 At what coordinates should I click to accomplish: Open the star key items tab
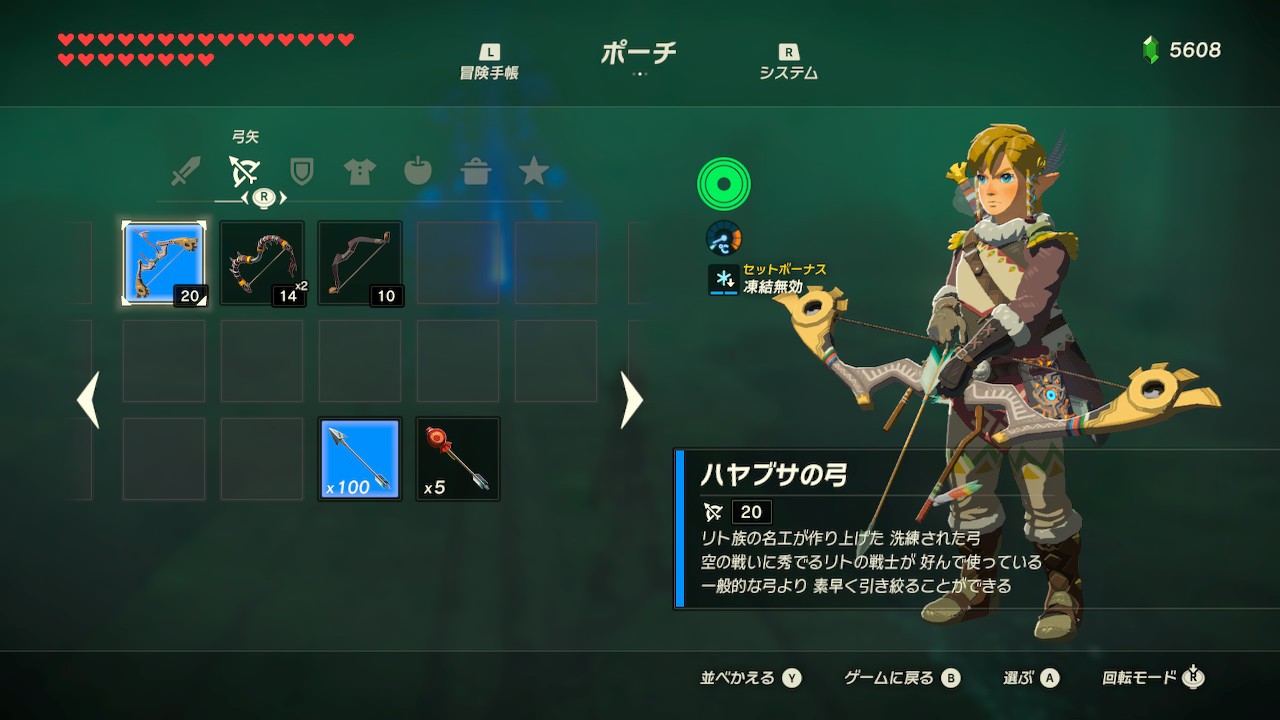[534, 172]
